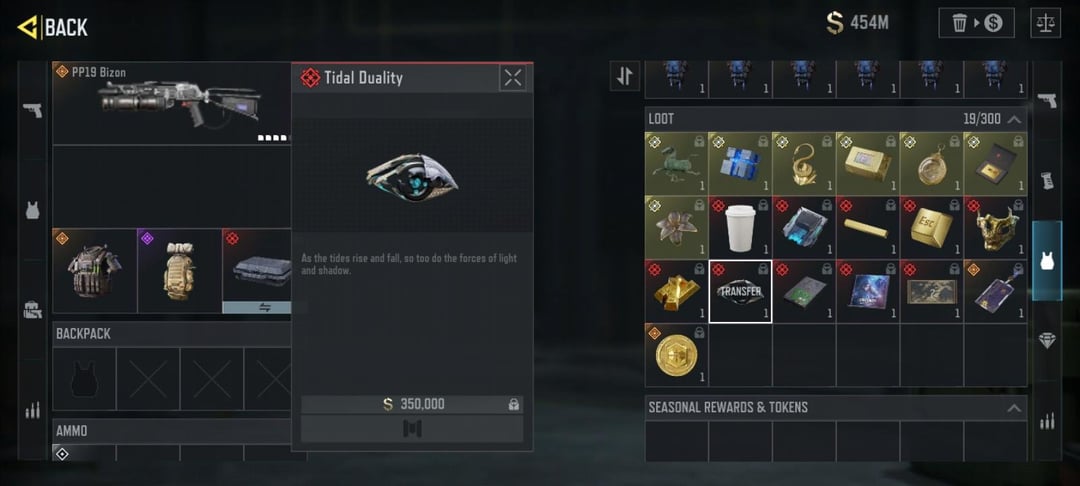
Task: Collapse the LOOT section
Action: tap(1014, 119)
